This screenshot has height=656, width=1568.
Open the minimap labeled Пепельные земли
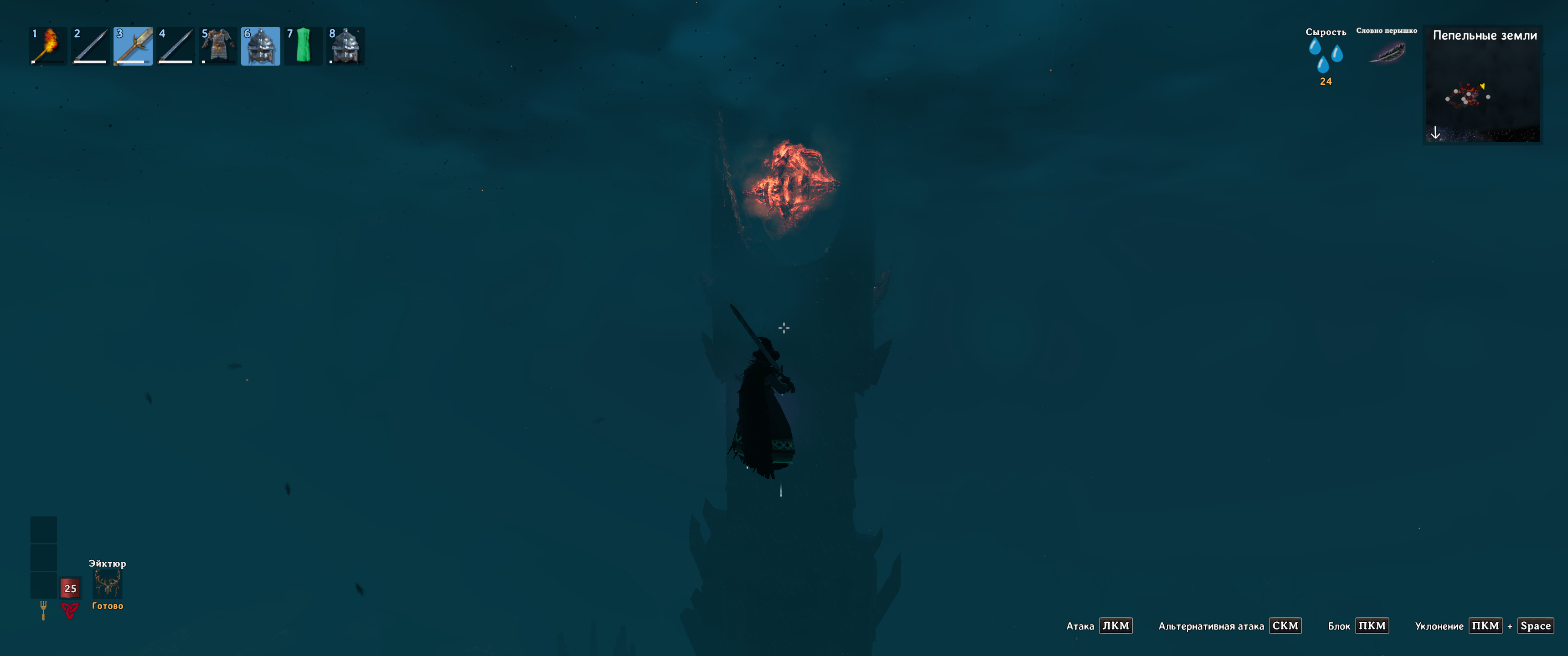[x=1483, y=91]
